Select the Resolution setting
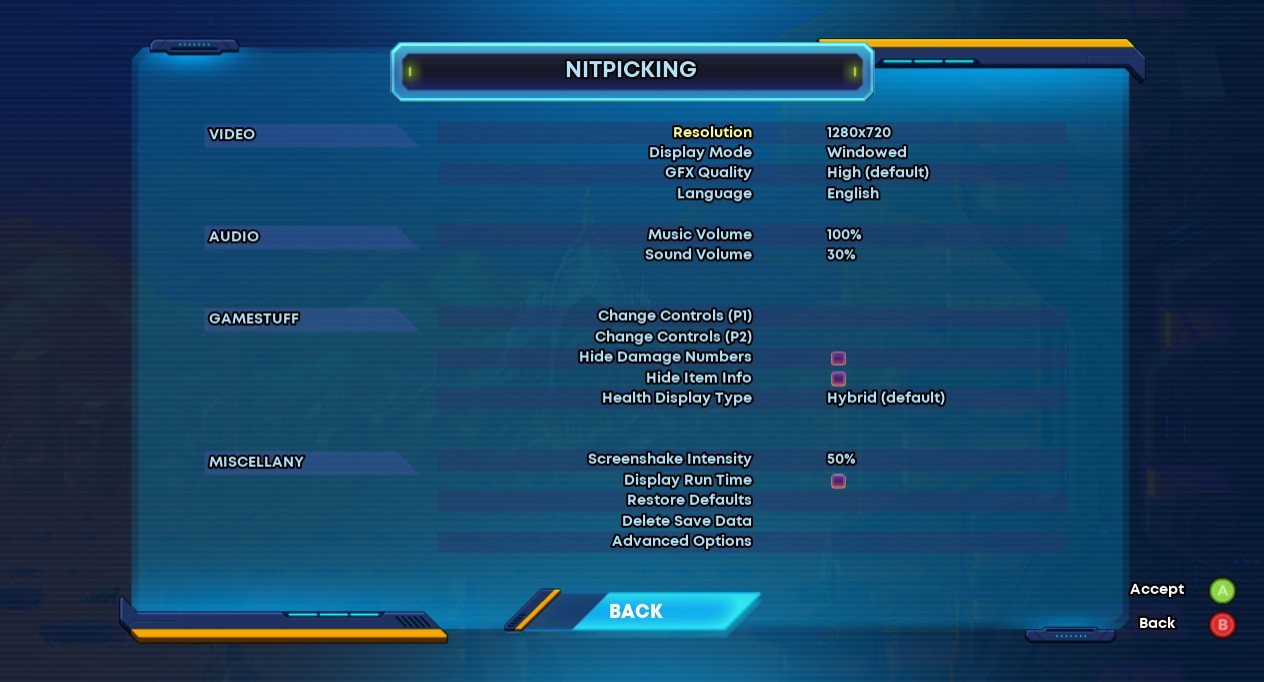The image size is (1264, 682). [x=712, y=132]
